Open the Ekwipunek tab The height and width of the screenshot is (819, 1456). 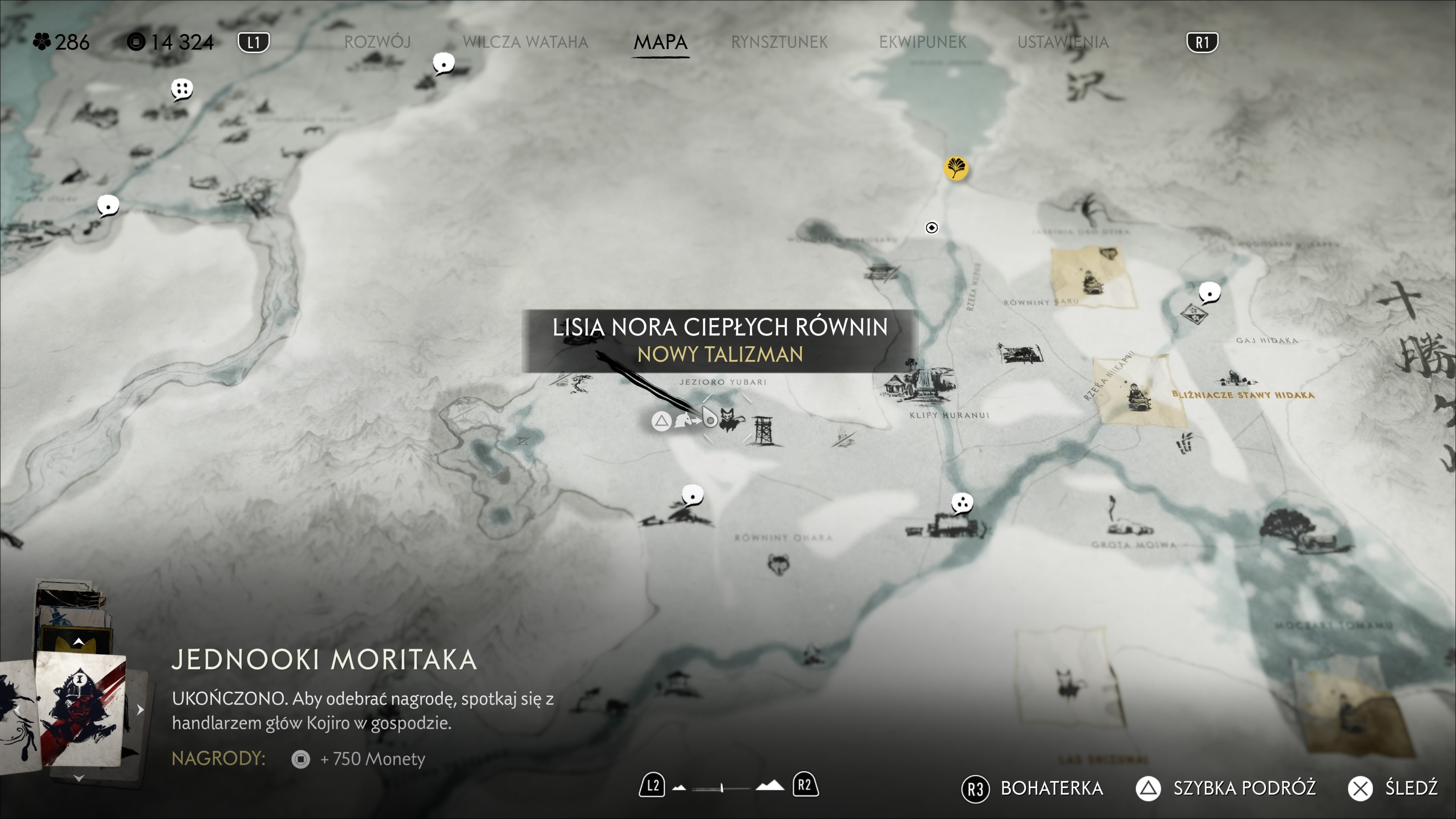pyautogui.click(x=923, y=42)
